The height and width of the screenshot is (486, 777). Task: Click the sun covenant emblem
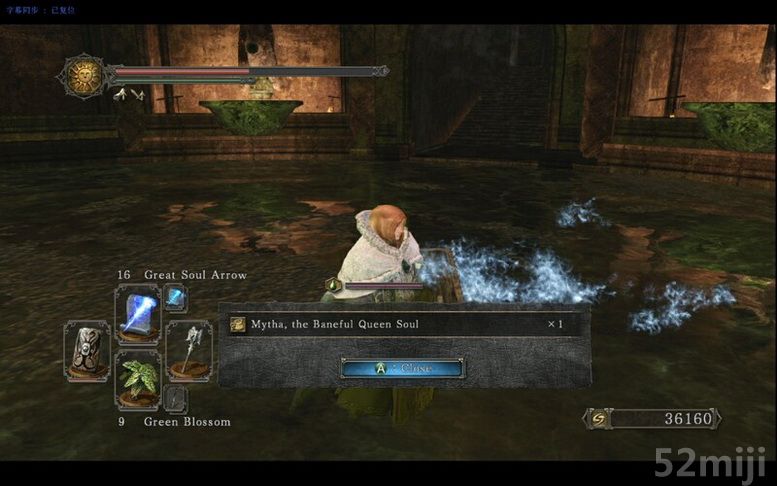click(x=83, y=75)
